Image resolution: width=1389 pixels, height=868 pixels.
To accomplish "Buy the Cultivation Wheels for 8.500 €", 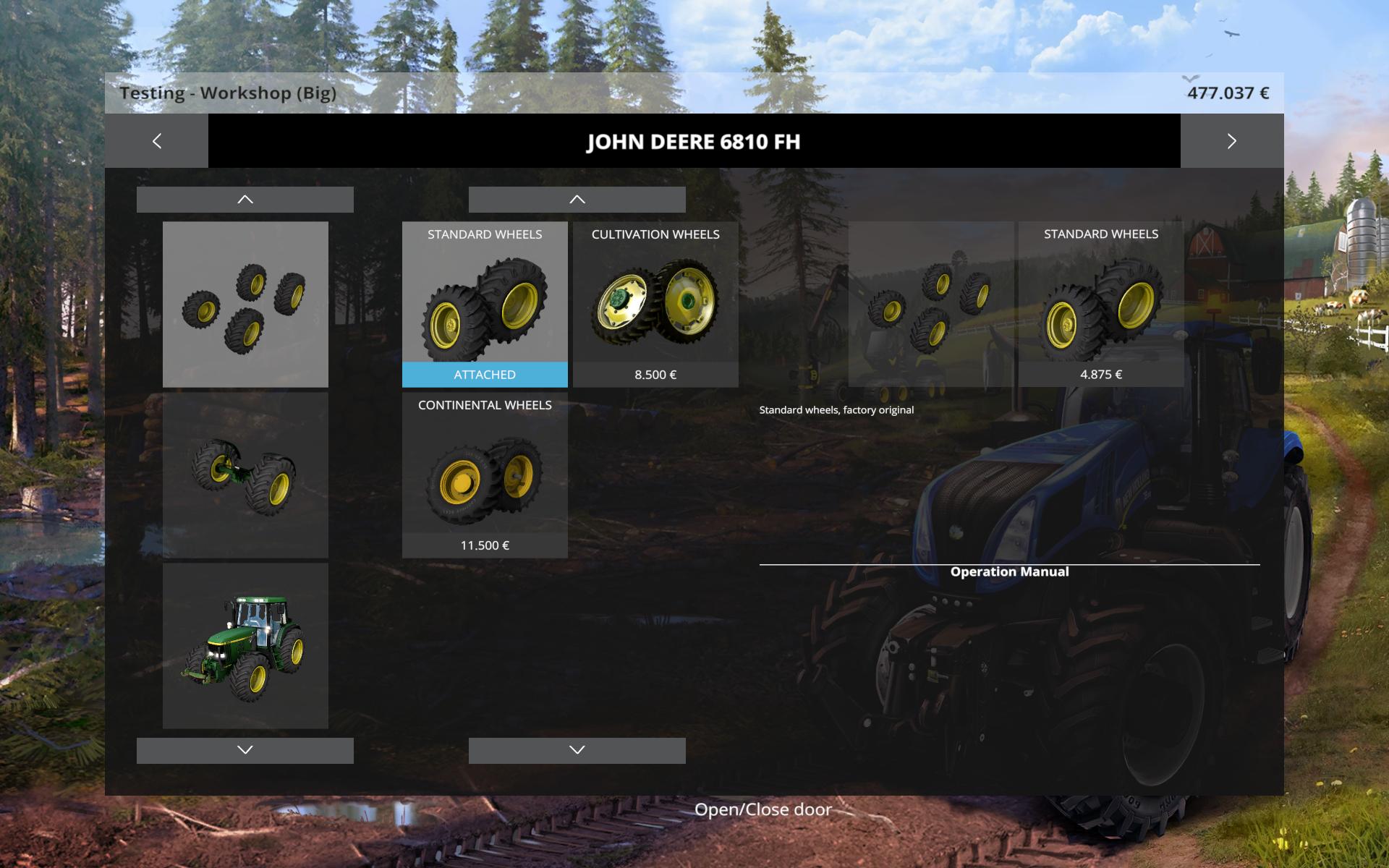I will pos(655,305).
